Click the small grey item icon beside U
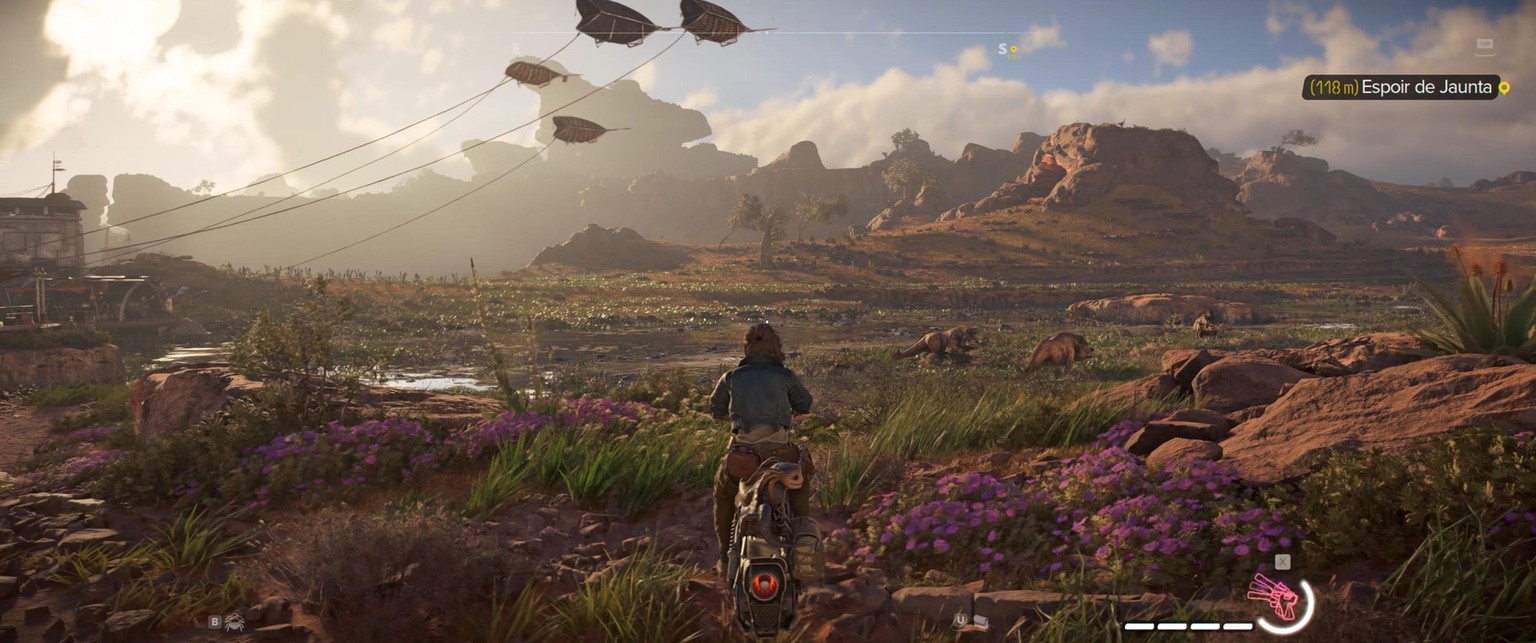This screenshot has width=1536, height=643. coord(981,621)
